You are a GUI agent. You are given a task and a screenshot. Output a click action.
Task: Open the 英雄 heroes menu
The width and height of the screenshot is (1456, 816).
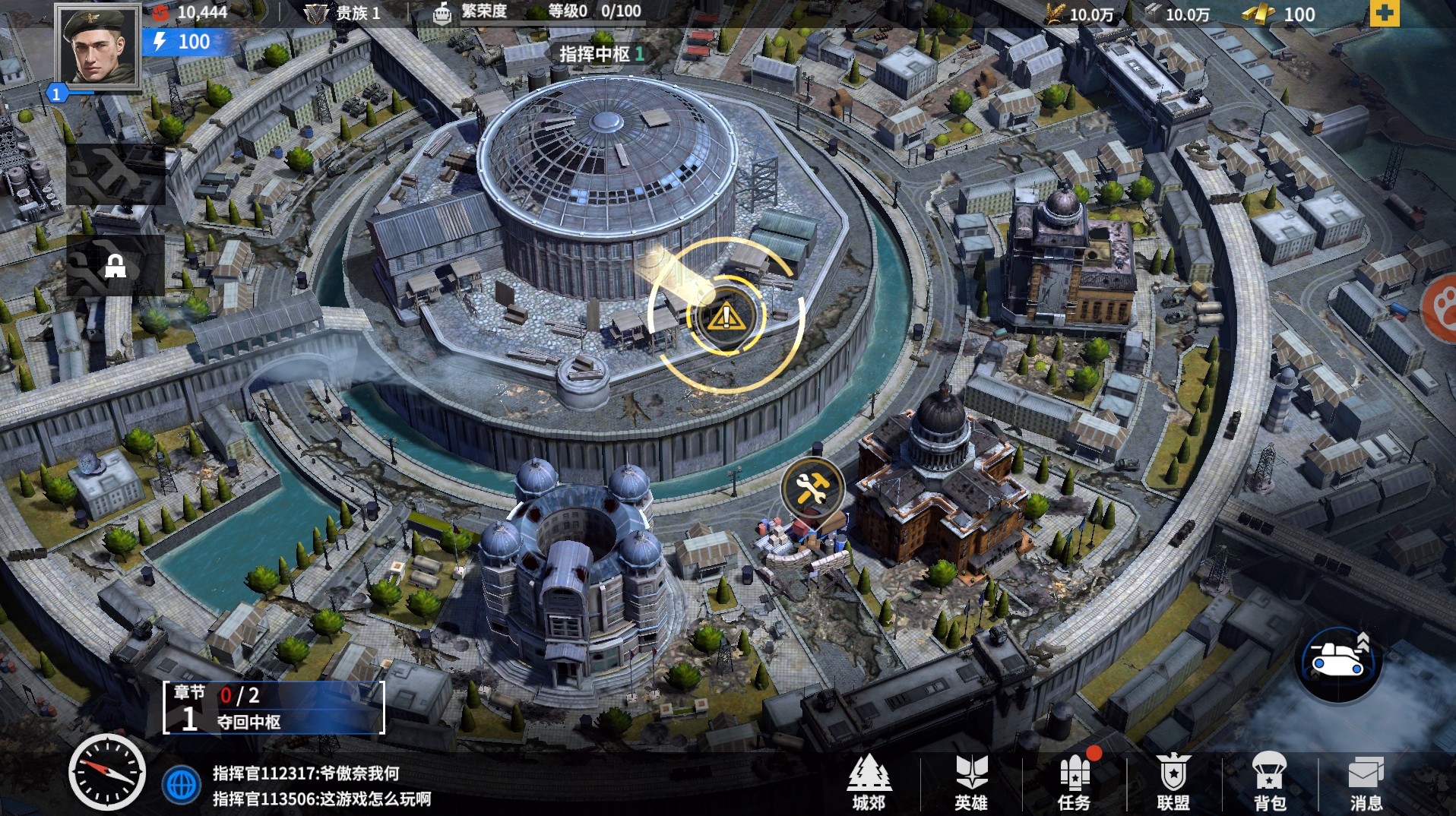[x=970, y=783]
